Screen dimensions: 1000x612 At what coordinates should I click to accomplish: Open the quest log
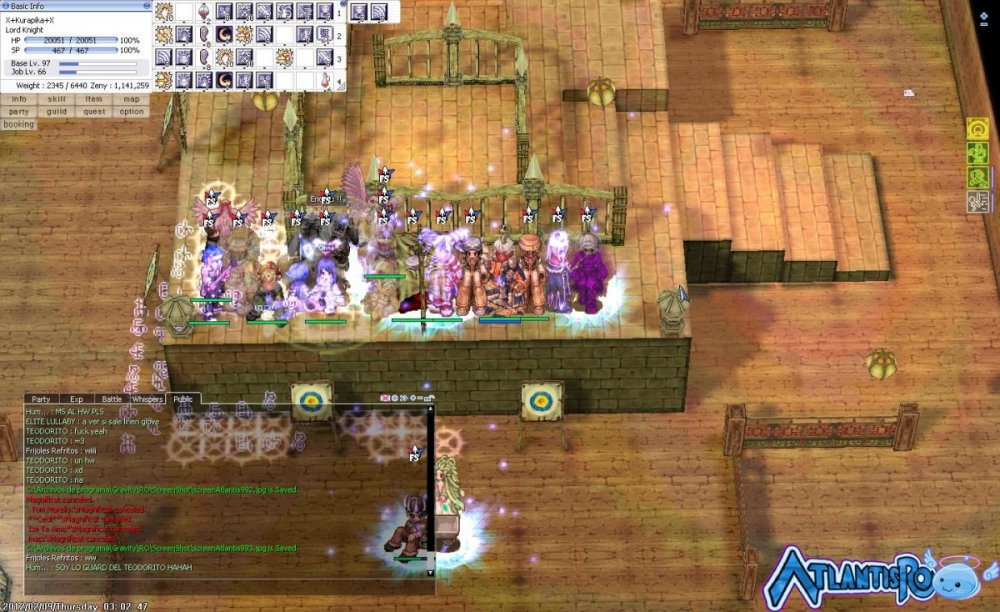pyautogui.click(x=94, y=112)
